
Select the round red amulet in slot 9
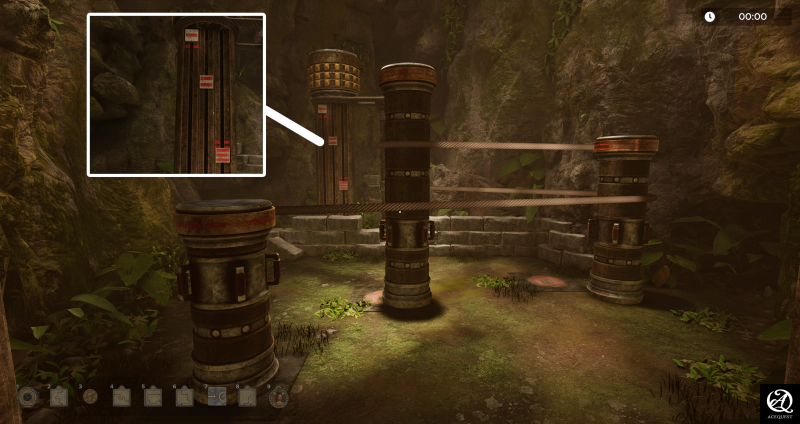click(x=279, y=397)
